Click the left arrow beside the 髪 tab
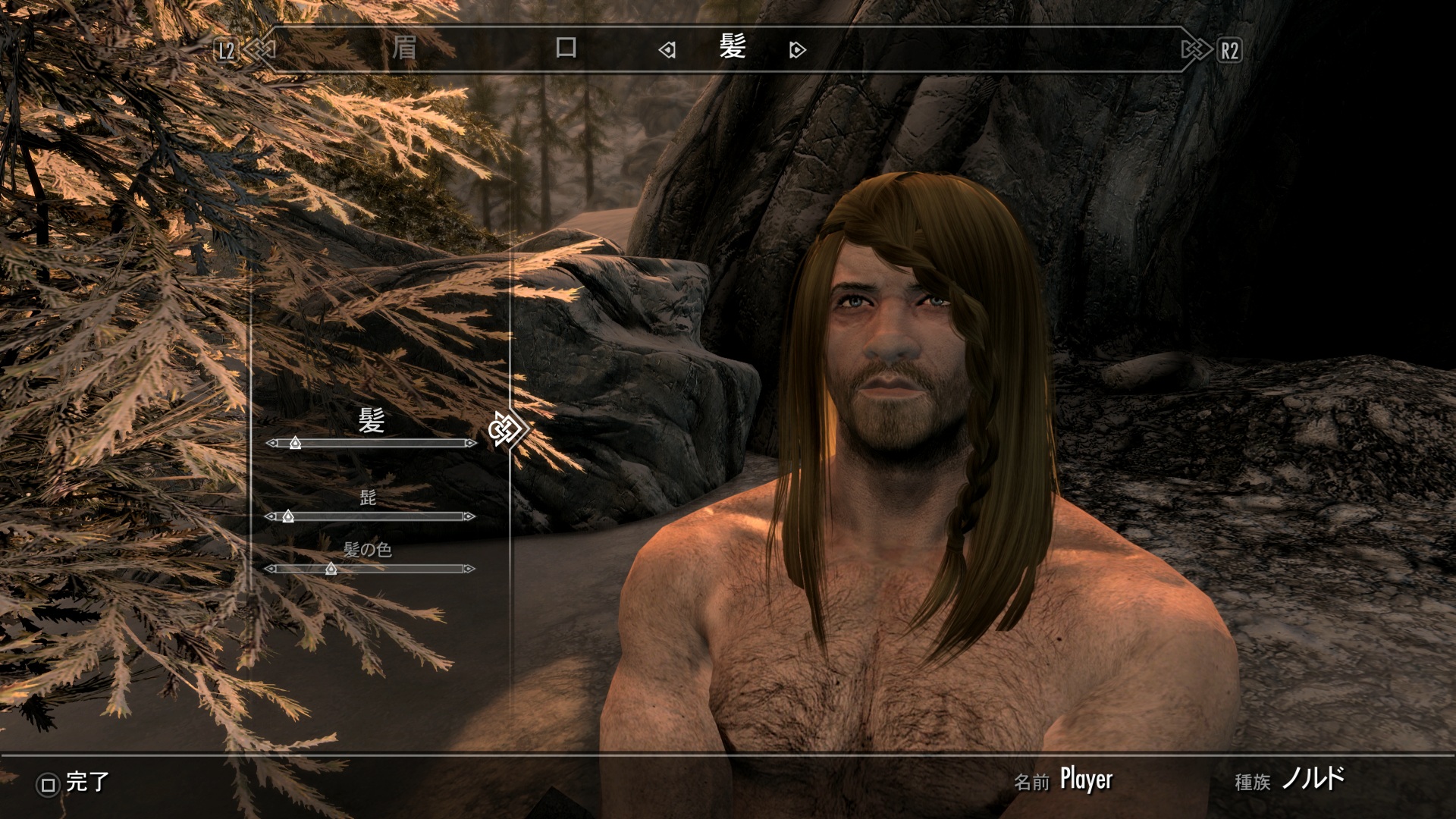Image resolution: width=1456 pixels, height=819 pixels. tap(667, 51)
